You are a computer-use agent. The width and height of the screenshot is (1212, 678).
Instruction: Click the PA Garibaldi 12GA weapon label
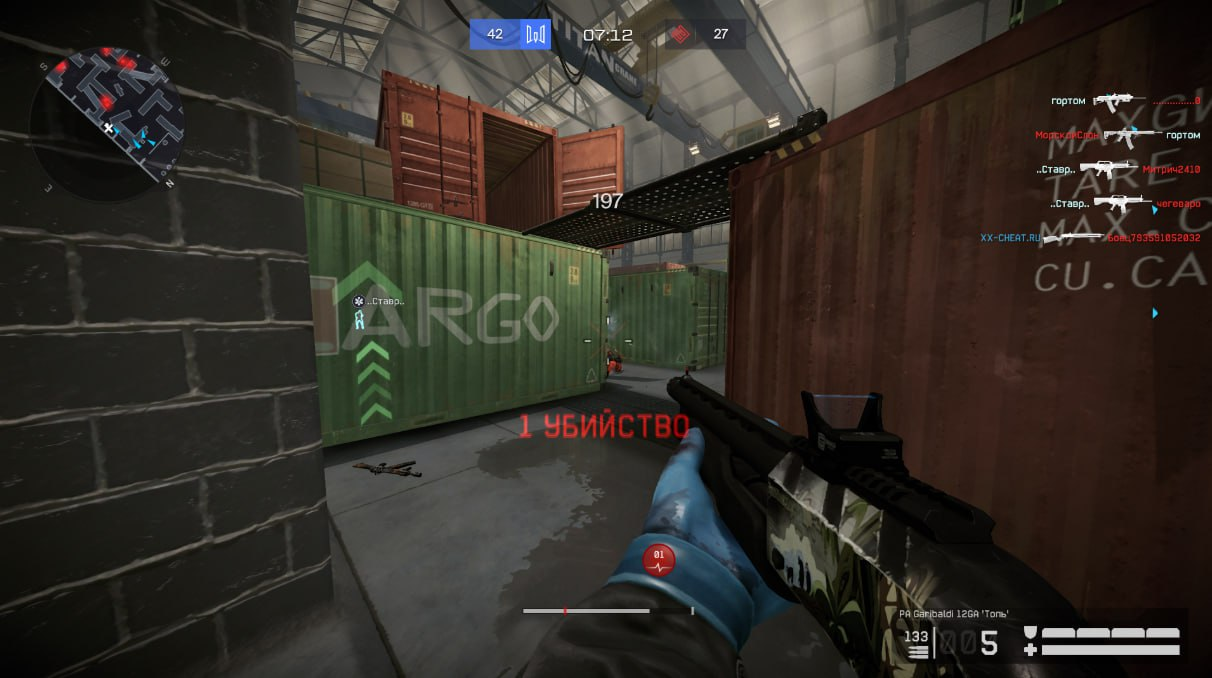point(953,613)
